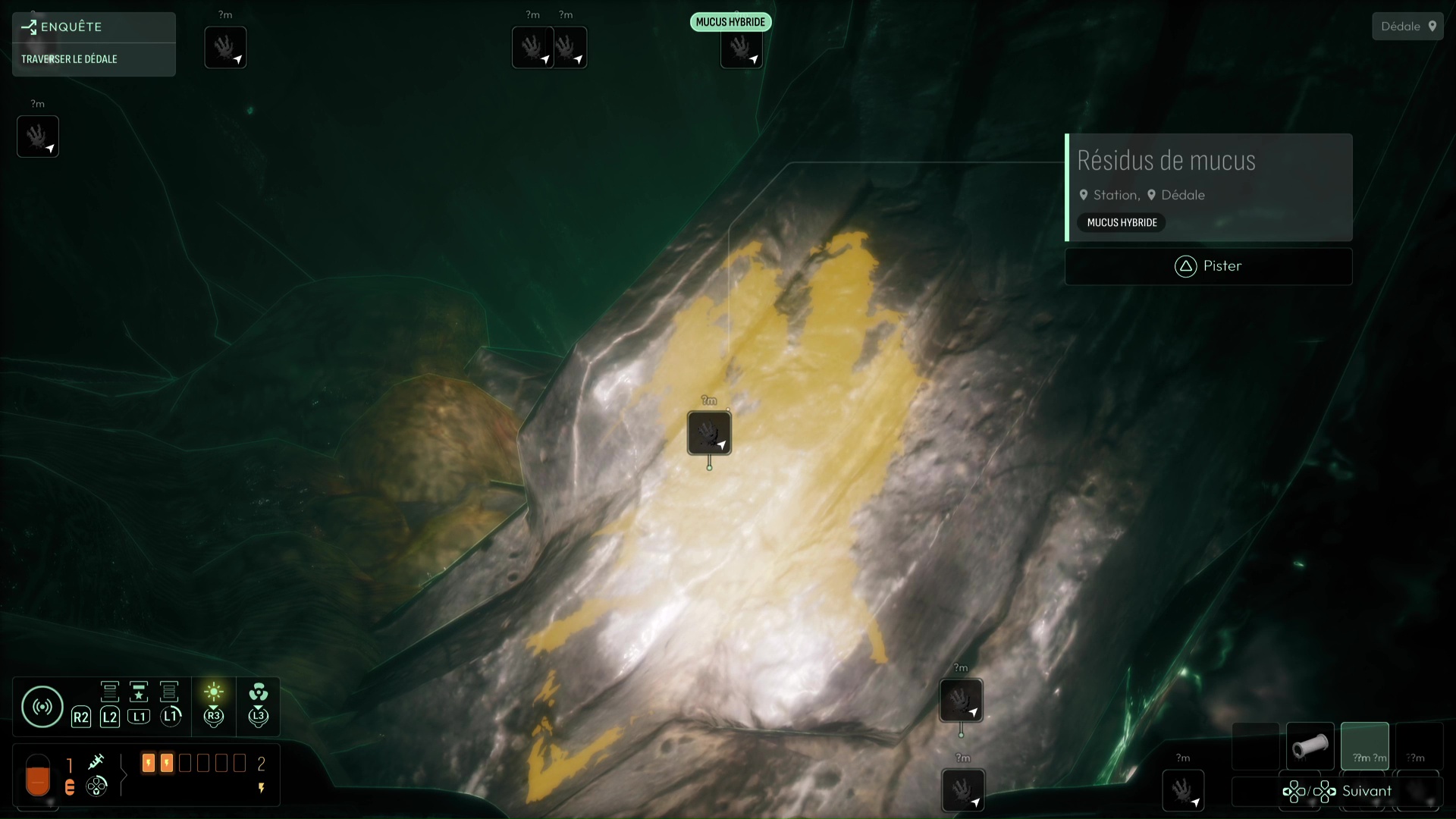Select the L2 list filter icon
Screen dimensions: 1456x819
pos(109,692)
